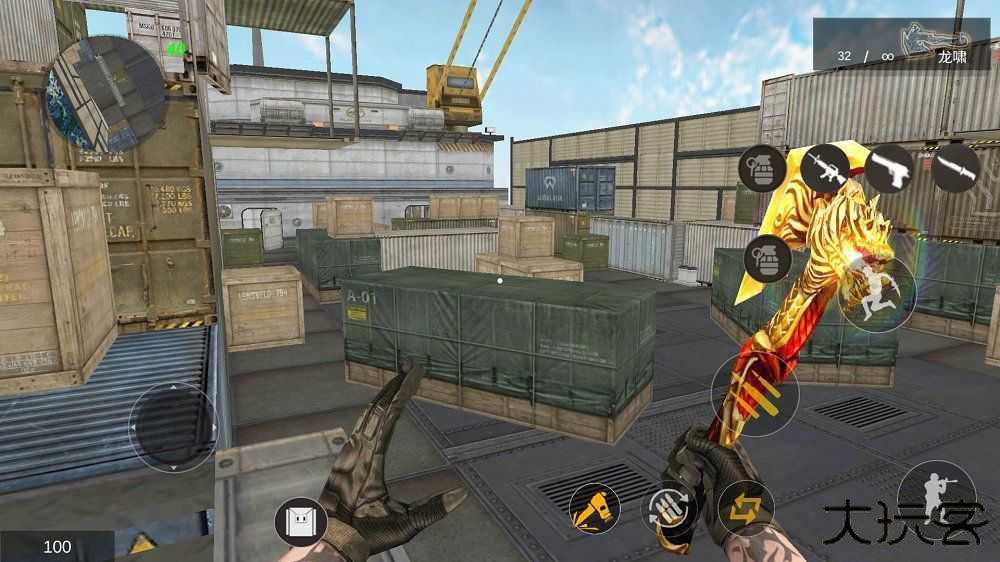Select the assault rifle weapon slot

pos(824,168)
